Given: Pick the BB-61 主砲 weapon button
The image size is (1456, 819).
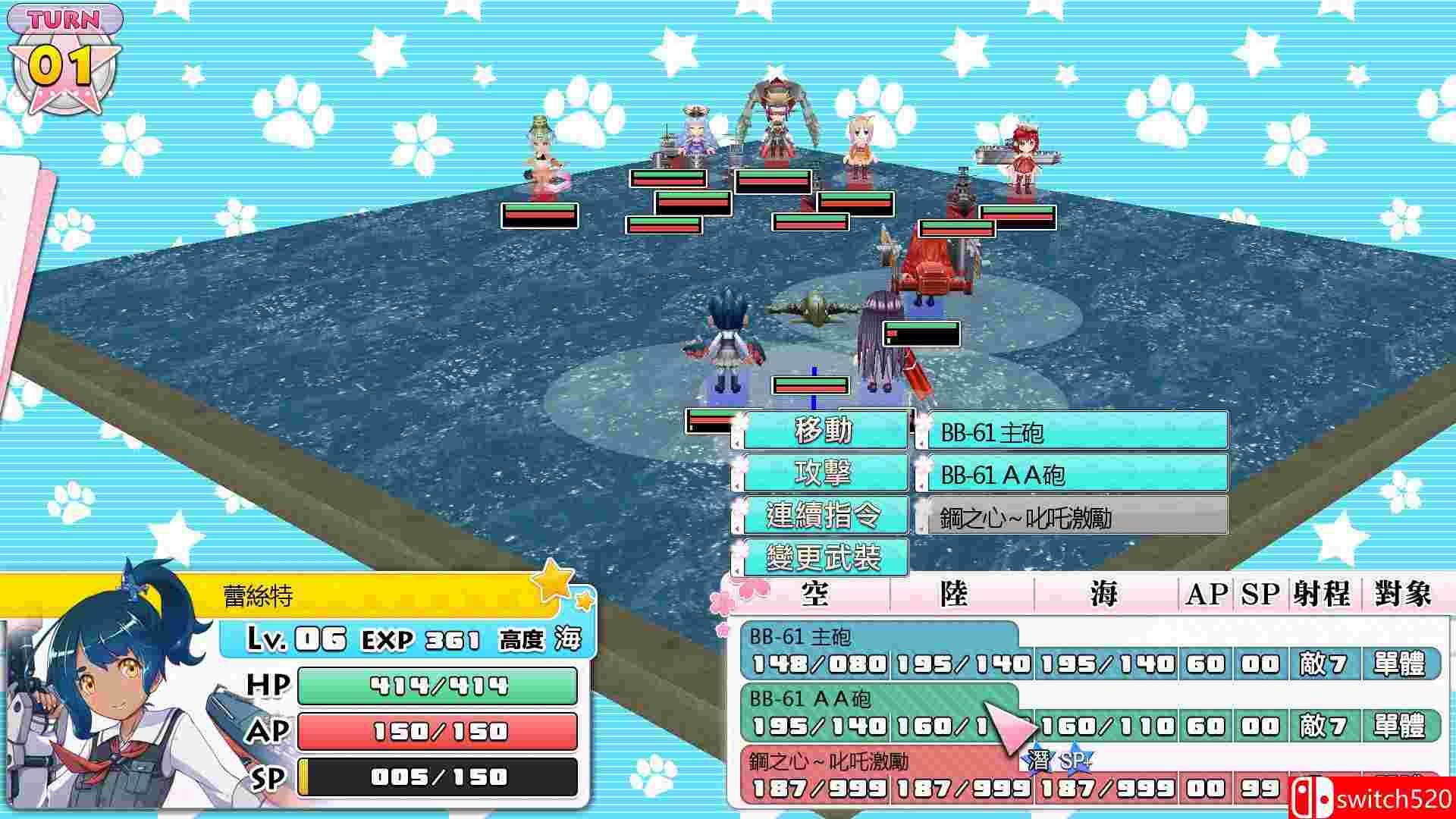Looking at the screenshot, I should [1072, 432].
